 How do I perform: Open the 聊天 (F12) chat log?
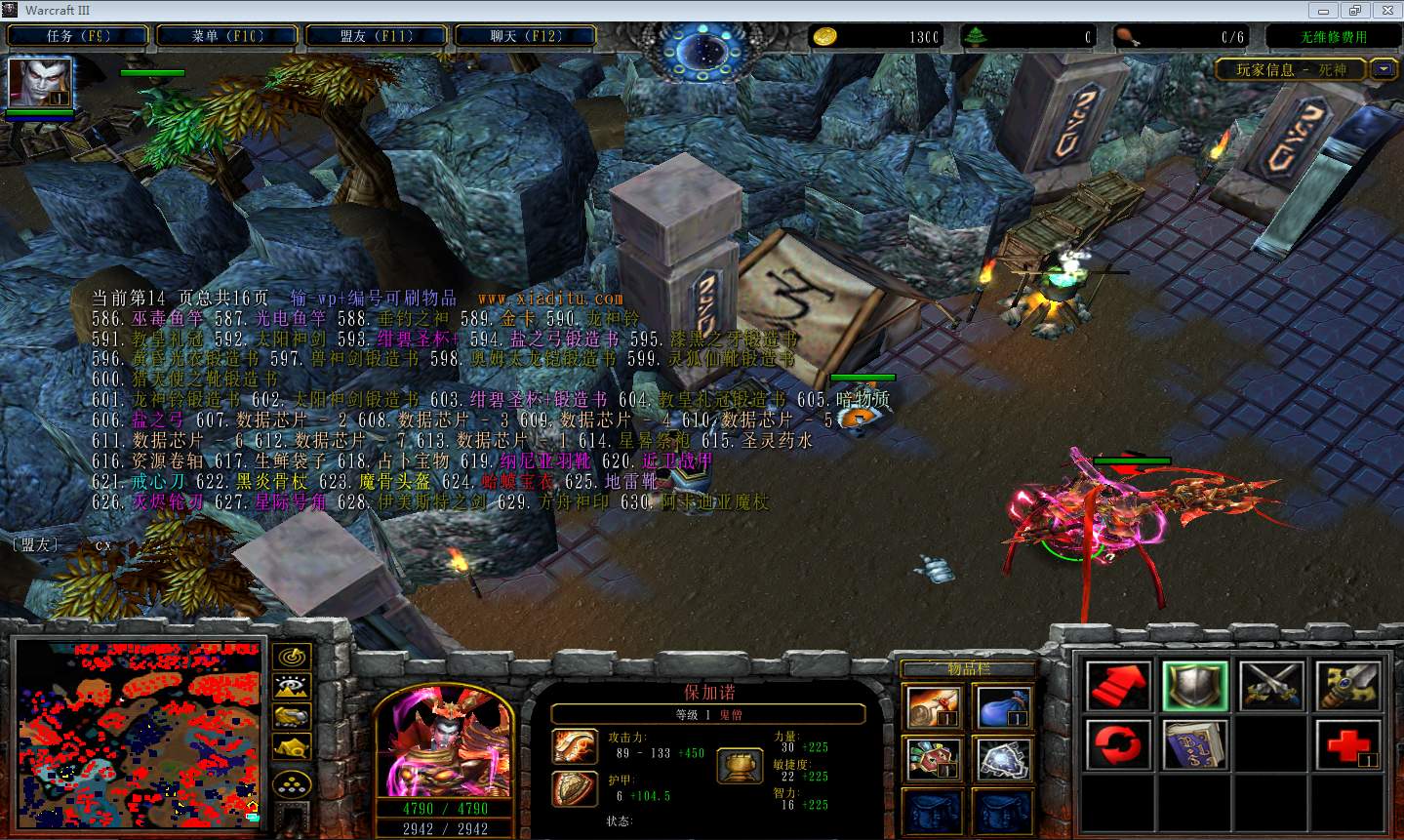(x=526, y=36)
